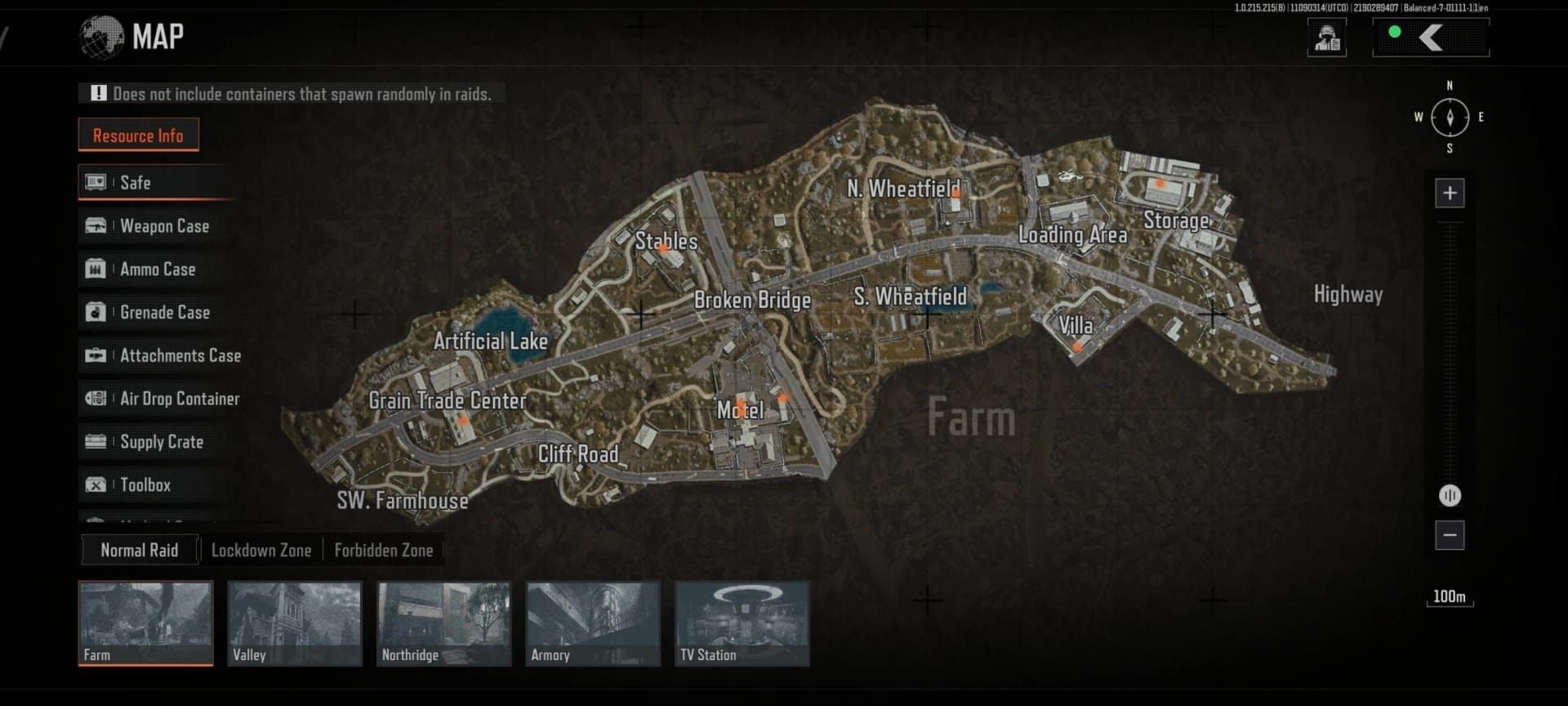This screenshot has height=706, width=1568.
Task: Select the Attachments Case icon
Action: click(96, 355)
